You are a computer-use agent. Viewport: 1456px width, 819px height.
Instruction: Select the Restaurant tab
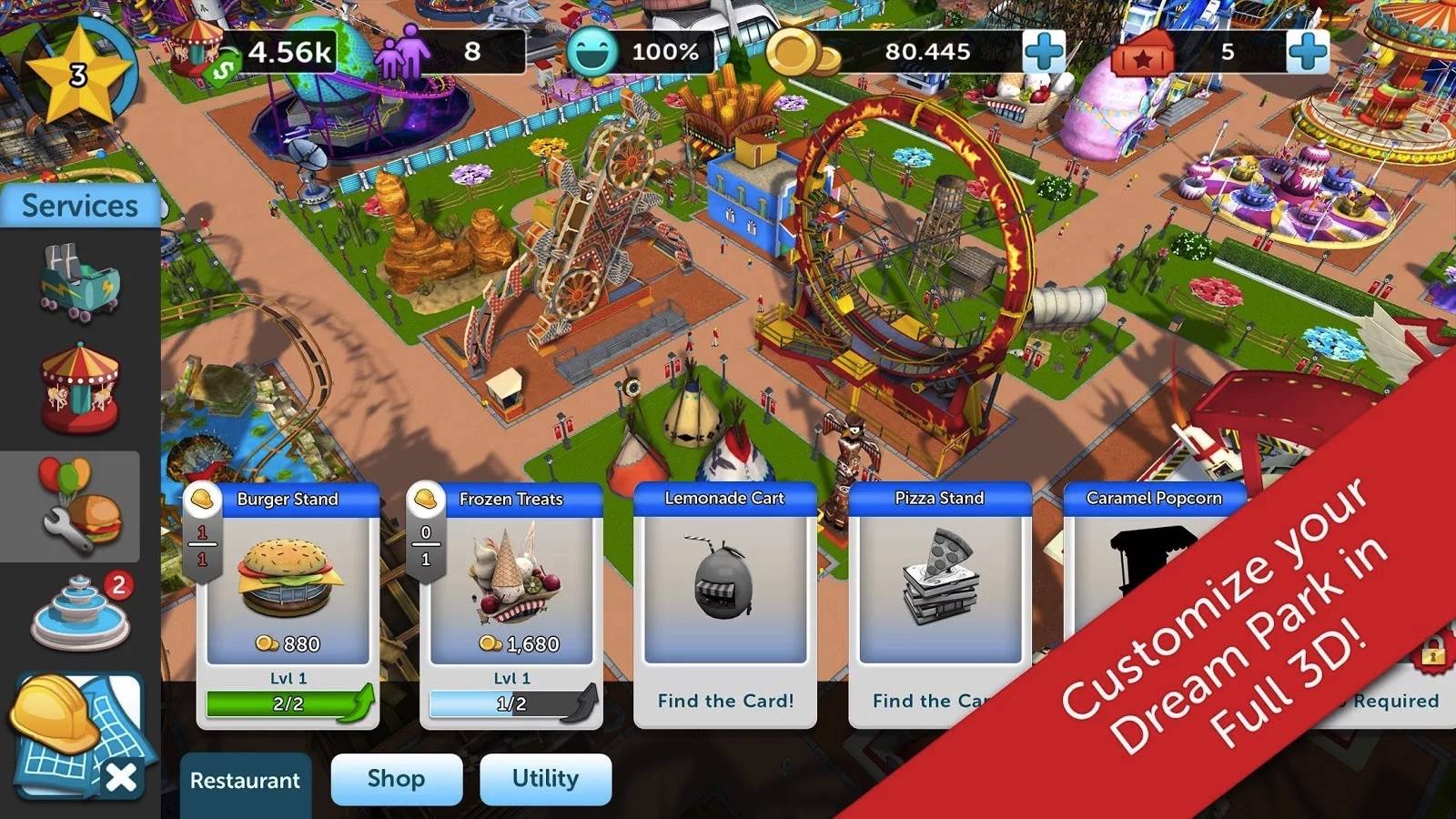pyautogui.click(x=245, y=781)
